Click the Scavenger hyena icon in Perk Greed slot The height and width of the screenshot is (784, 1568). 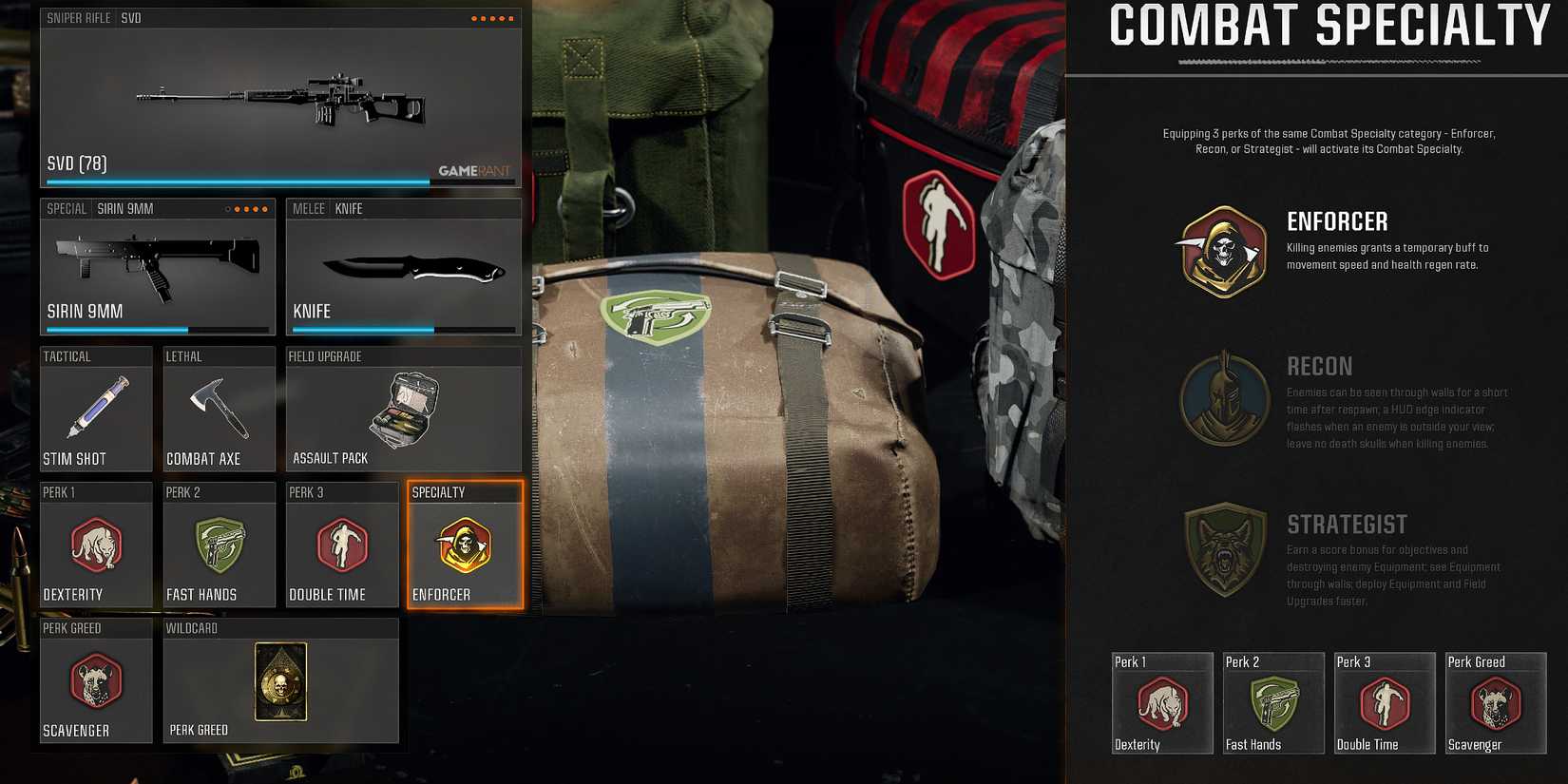click(x=95, y=684)
